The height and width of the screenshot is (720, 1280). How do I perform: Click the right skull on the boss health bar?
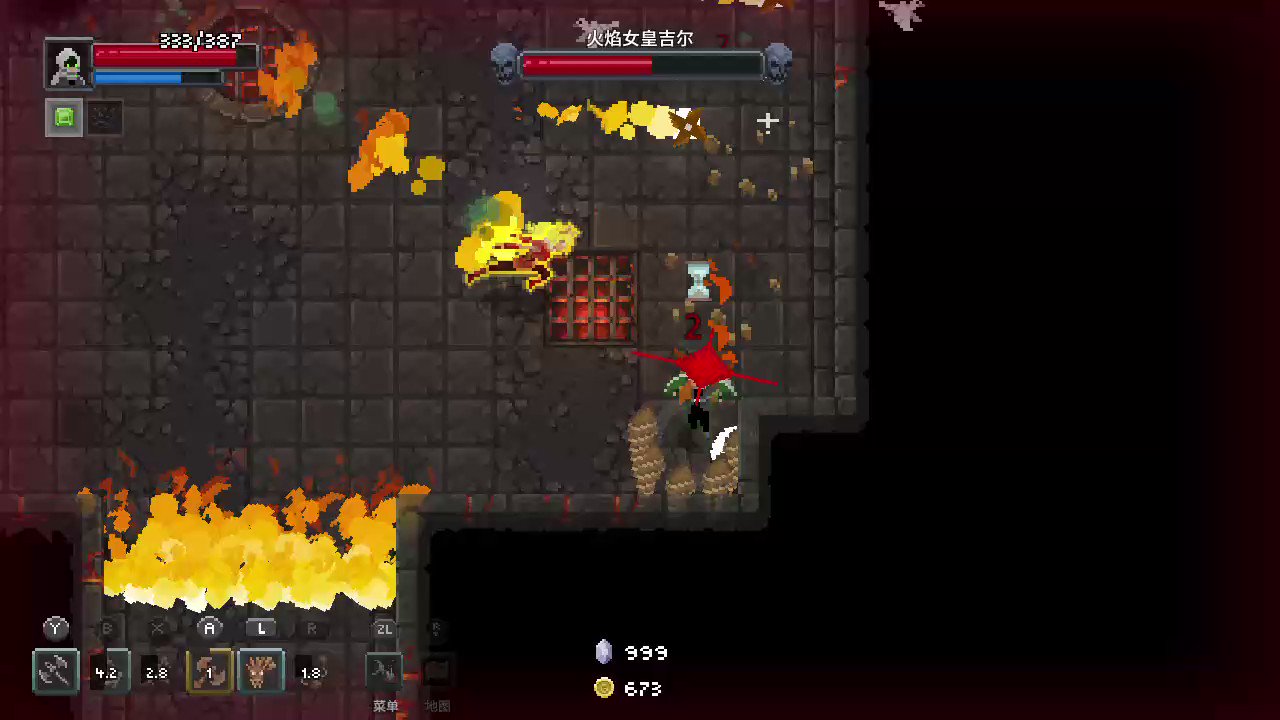click(779, 60)
